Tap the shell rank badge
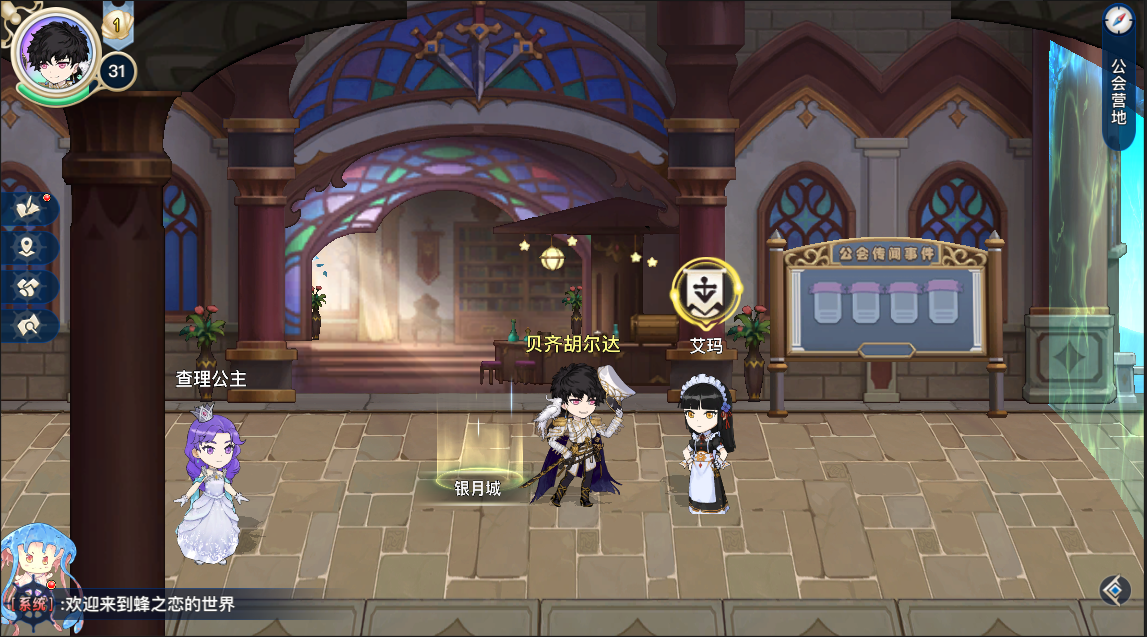 116,21
